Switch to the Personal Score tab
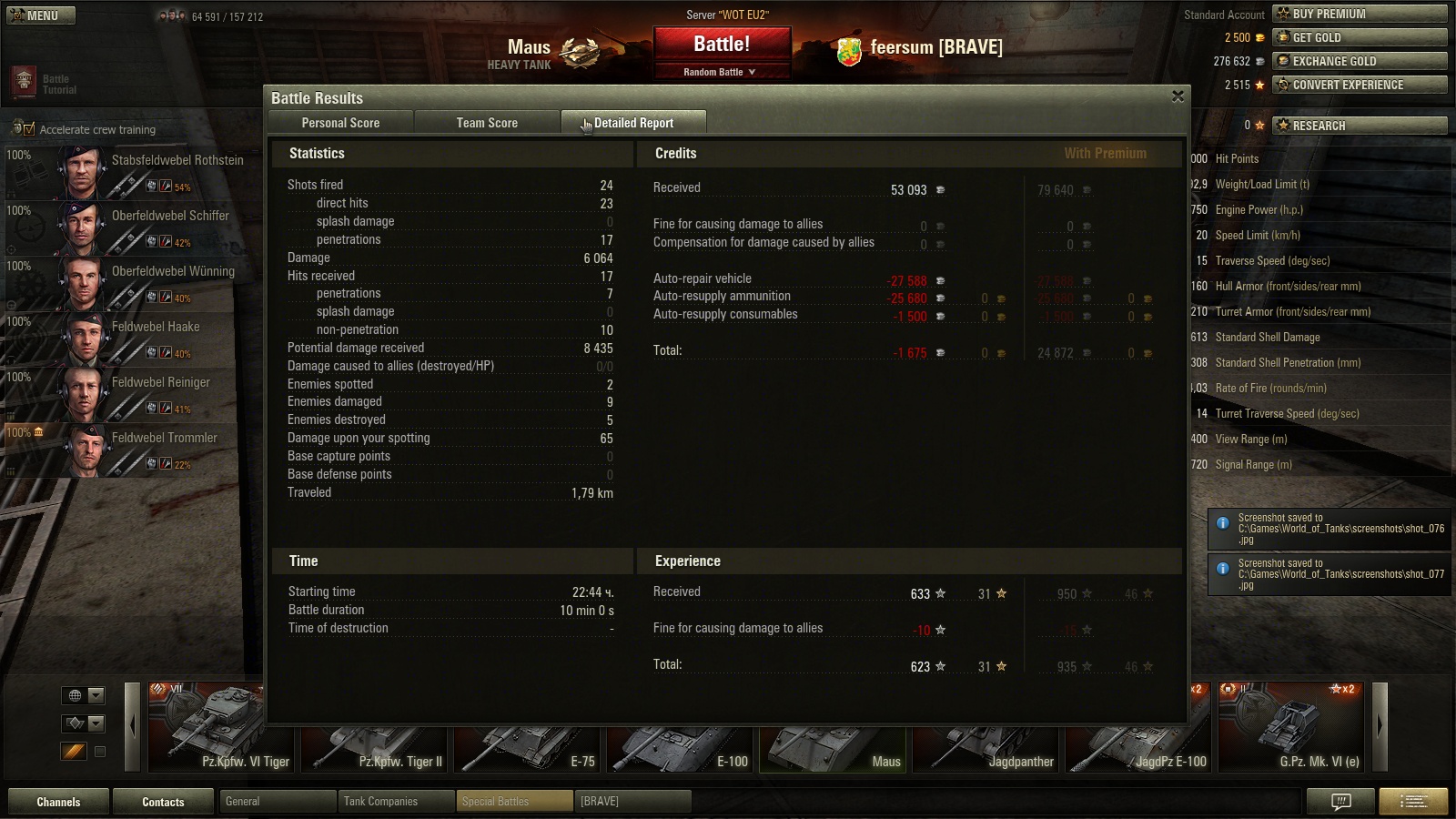Image resolution: width=1456 pixels, height=819 pixels. (340, 123)
